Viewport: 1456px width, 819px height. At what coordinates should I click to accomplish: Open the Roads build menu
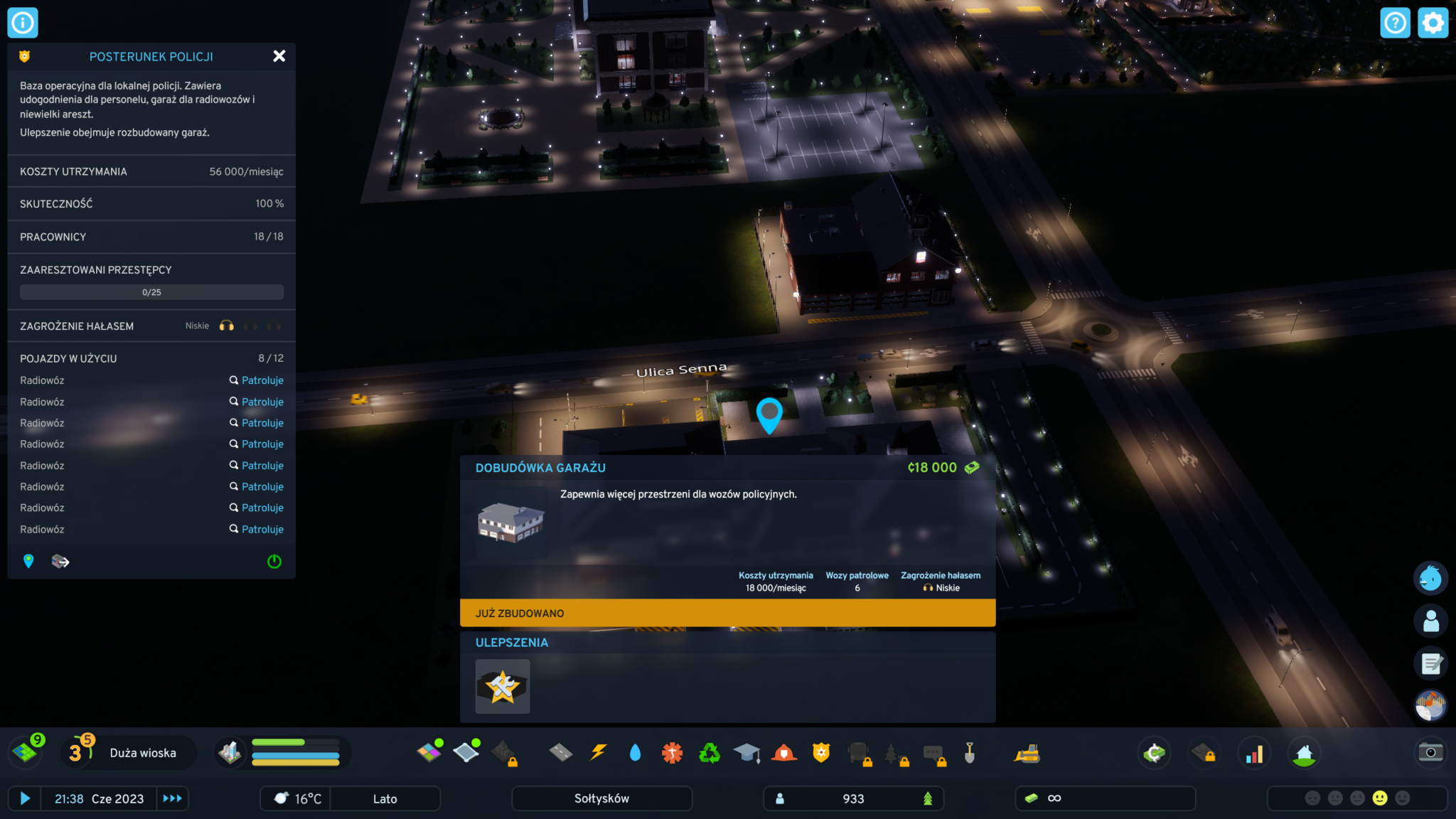(x=561, y=753)
